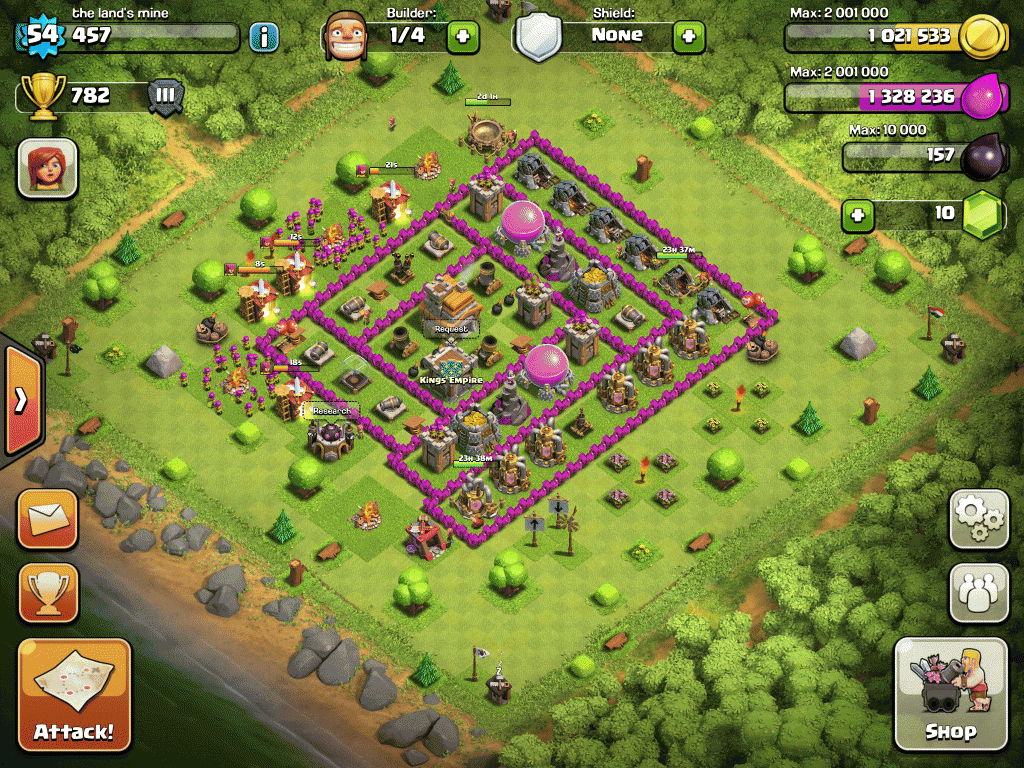Open the settings gears button
Image resolution: width=1024 pixels, height=768 pixels.
[x=978, y=519]
